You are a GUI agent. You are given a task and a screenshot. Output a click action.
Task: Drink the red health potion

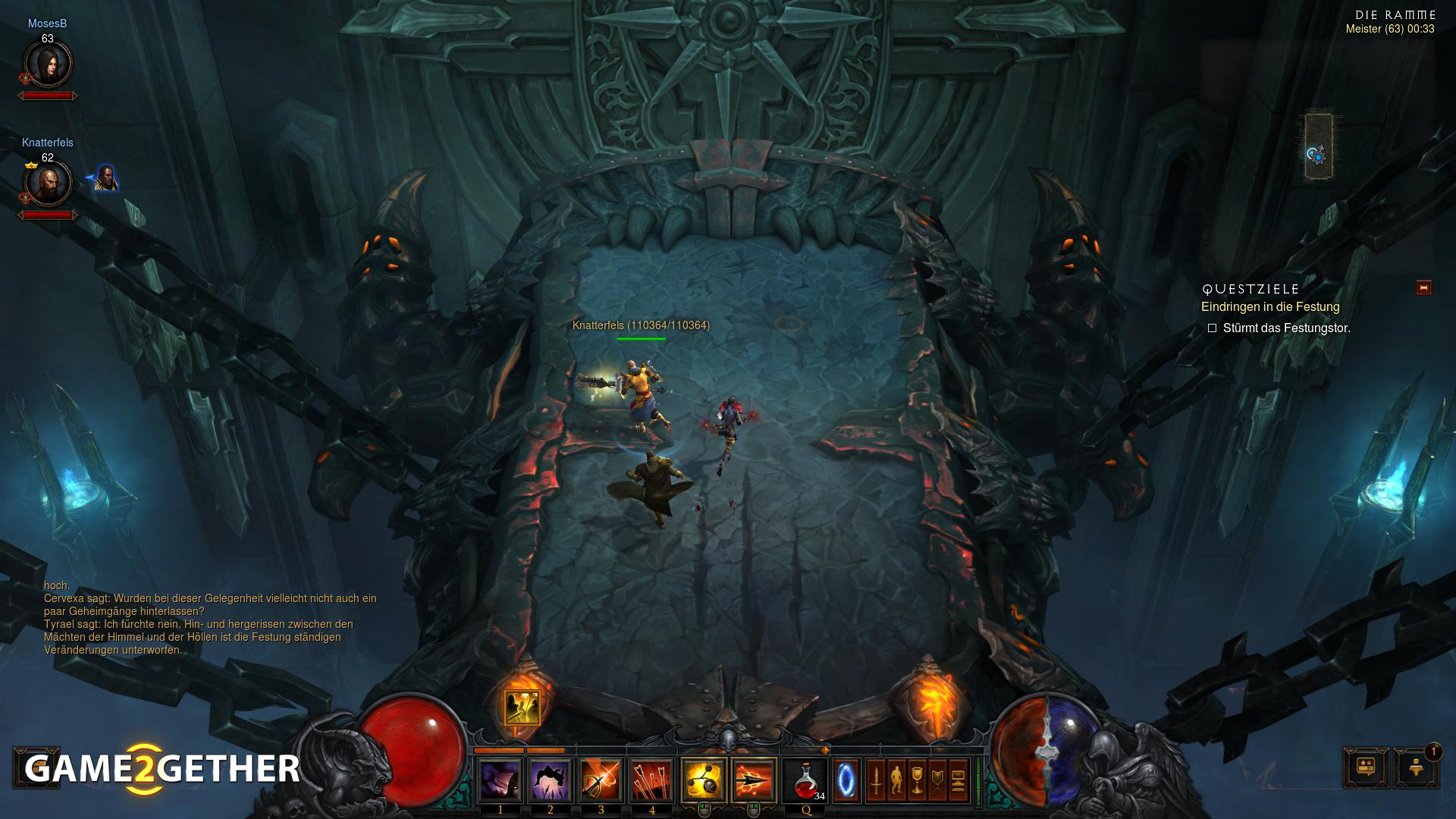805,780
